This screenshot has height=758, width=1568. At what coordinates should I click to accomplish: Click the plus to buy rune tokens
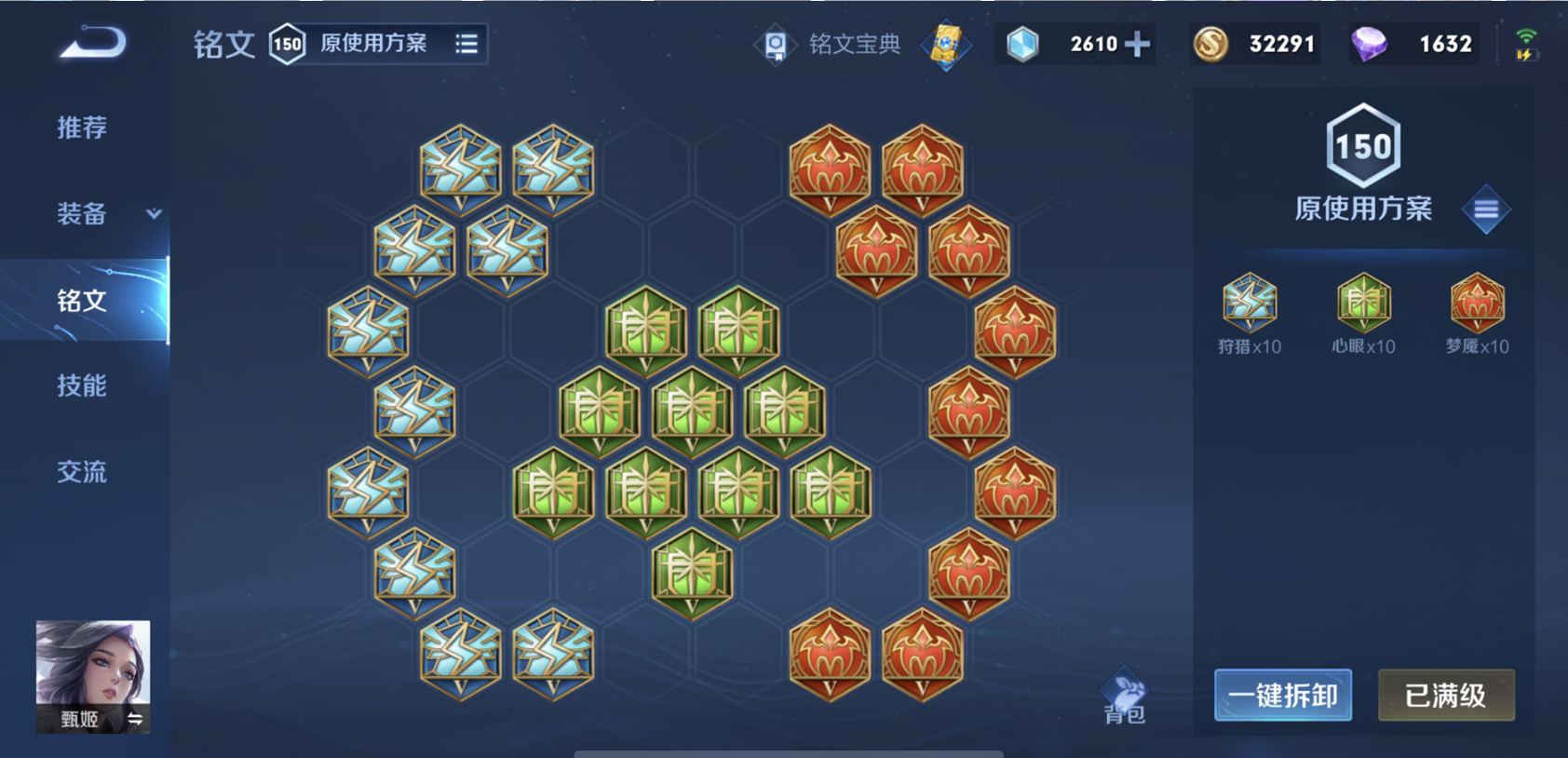(1137, 42)
